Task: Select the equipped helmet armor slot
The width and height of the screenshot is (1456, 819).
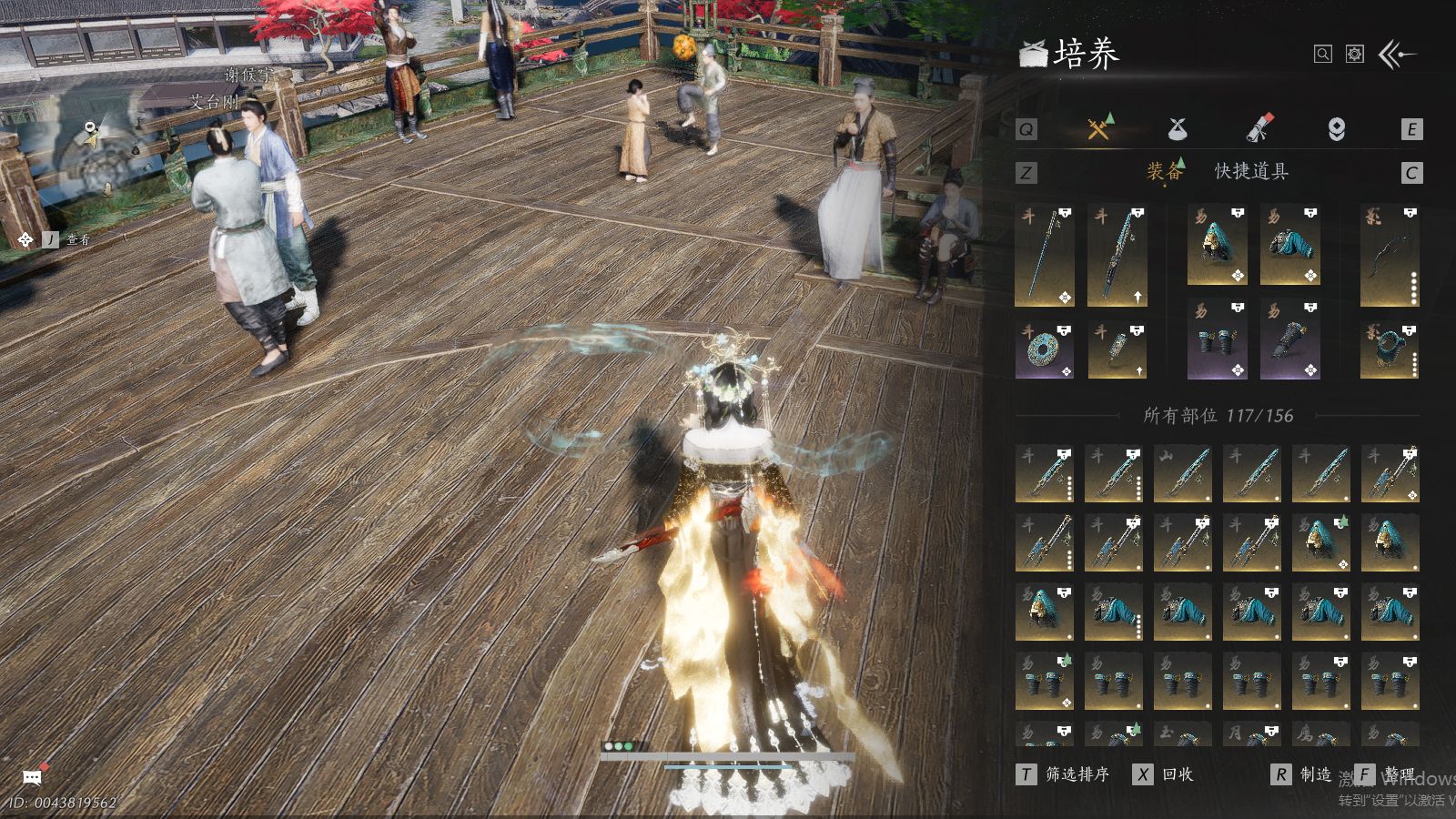Action: pos(1217,246)
